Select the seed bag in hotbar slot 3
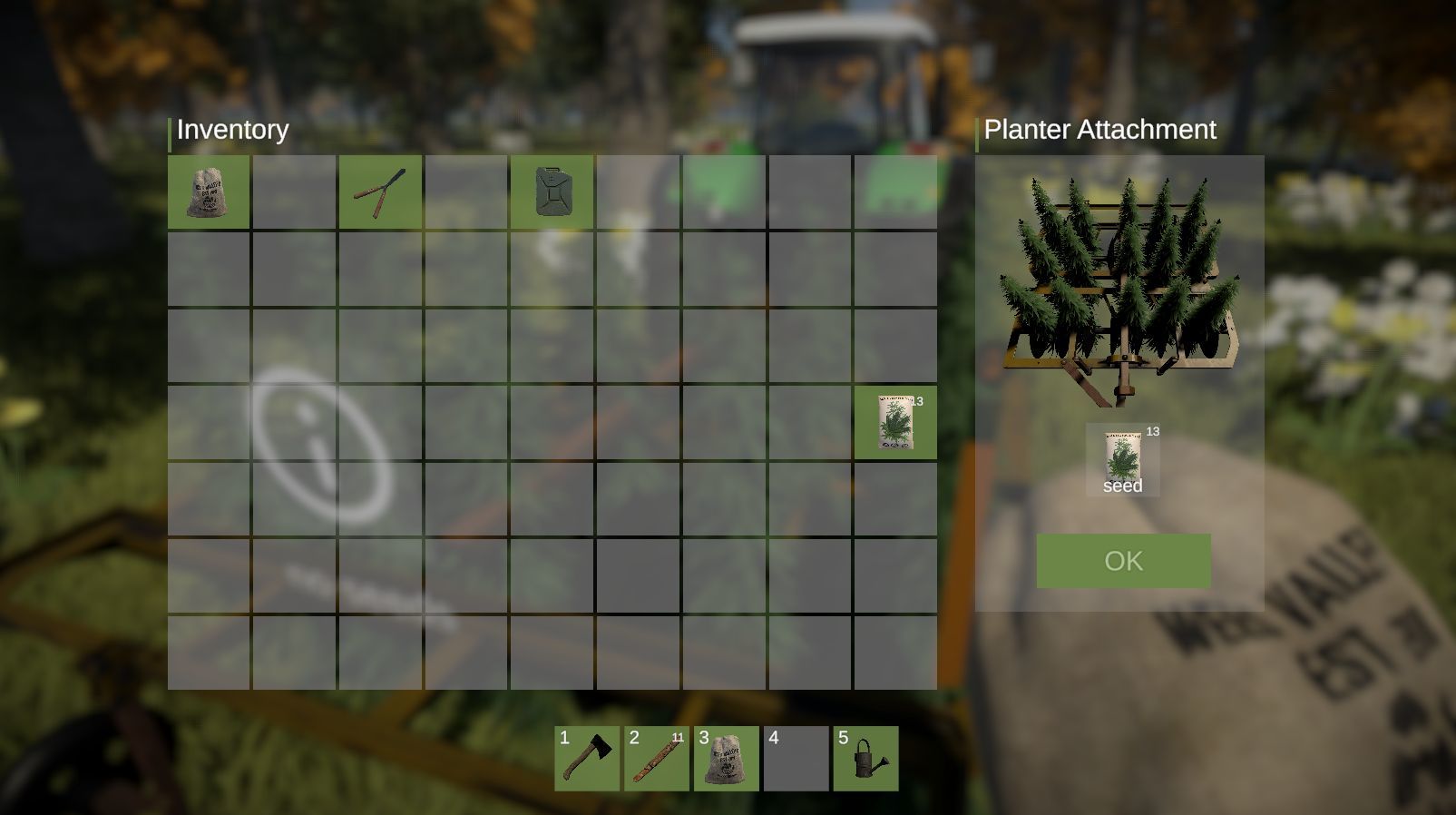1456x815 pixels. pos(726,759)
